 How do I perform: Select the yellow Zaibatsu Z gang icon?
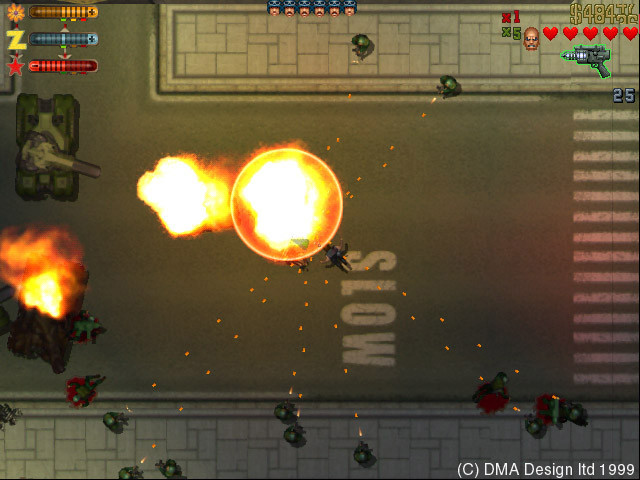[15, 39]
